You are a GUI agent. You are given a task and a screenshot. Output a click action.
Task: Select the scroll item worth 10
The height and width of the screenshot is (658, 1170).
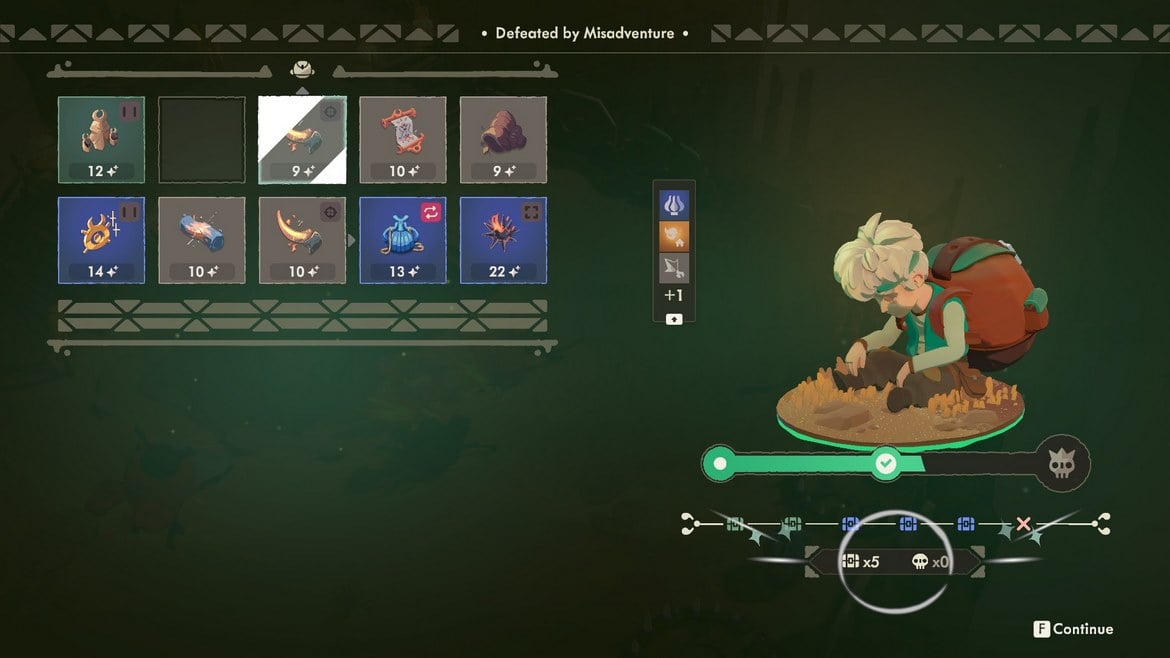click(403, 140)
